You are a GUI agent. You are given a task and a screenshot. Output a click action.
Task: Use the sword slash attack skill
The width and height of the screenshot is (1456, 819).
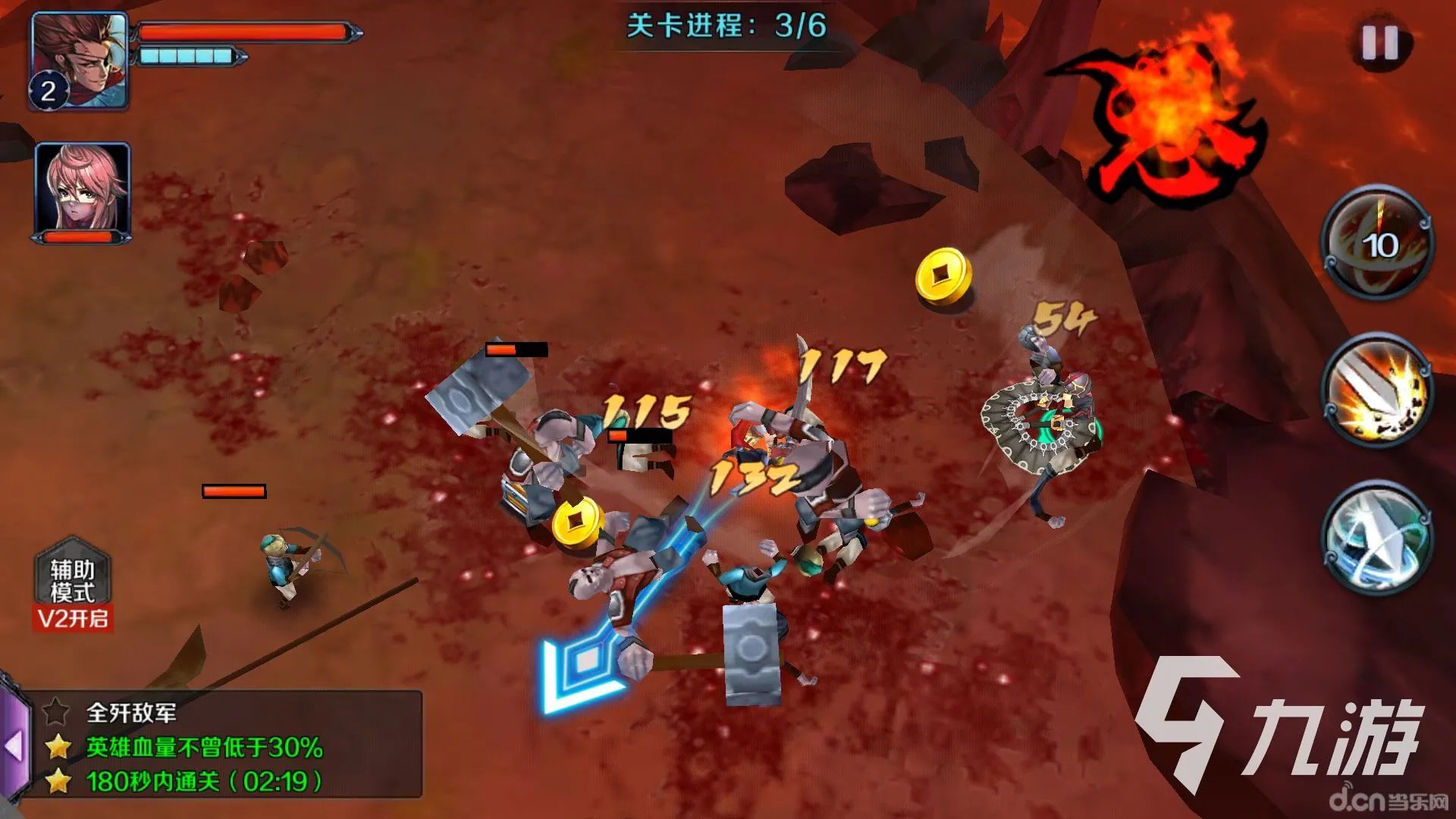[x=1378, y=391]
